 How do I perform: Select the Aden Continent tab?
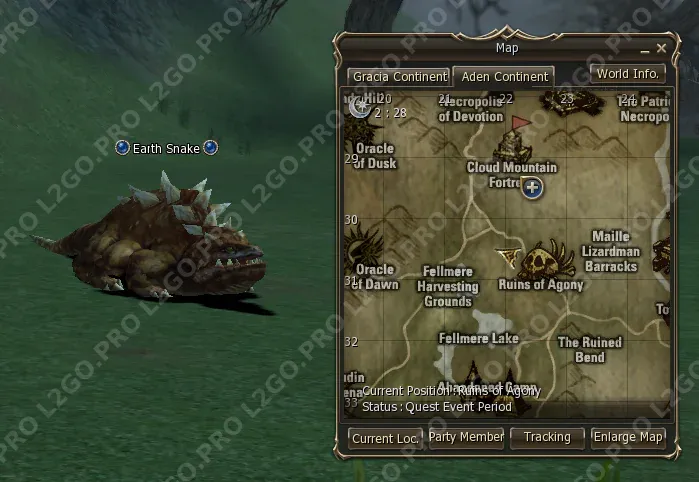[504, 77]
